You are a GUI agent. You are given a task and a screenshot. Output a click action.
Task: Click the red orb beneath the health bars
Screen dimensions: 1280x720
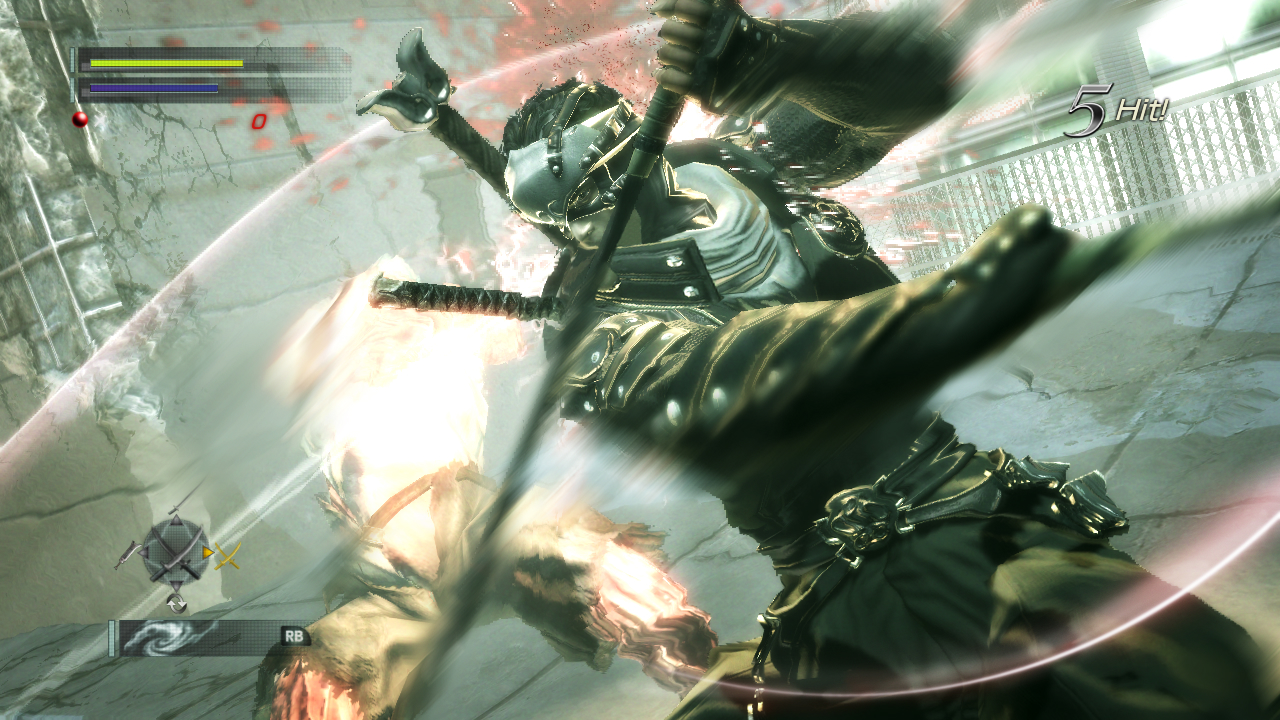click(x=80, y=119)
